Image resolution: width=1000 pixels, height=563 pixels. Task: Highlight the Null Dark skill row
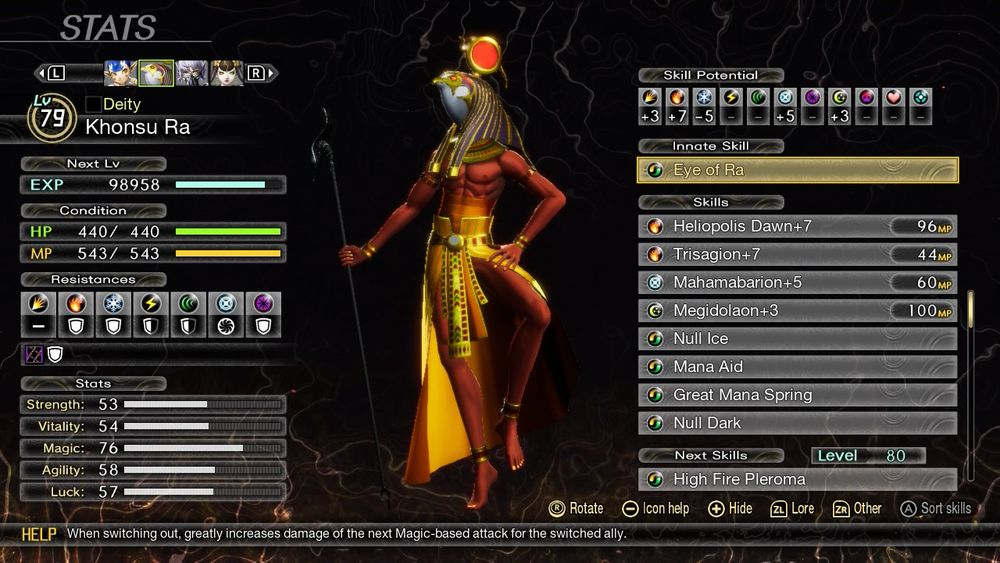tap(797, 422)
